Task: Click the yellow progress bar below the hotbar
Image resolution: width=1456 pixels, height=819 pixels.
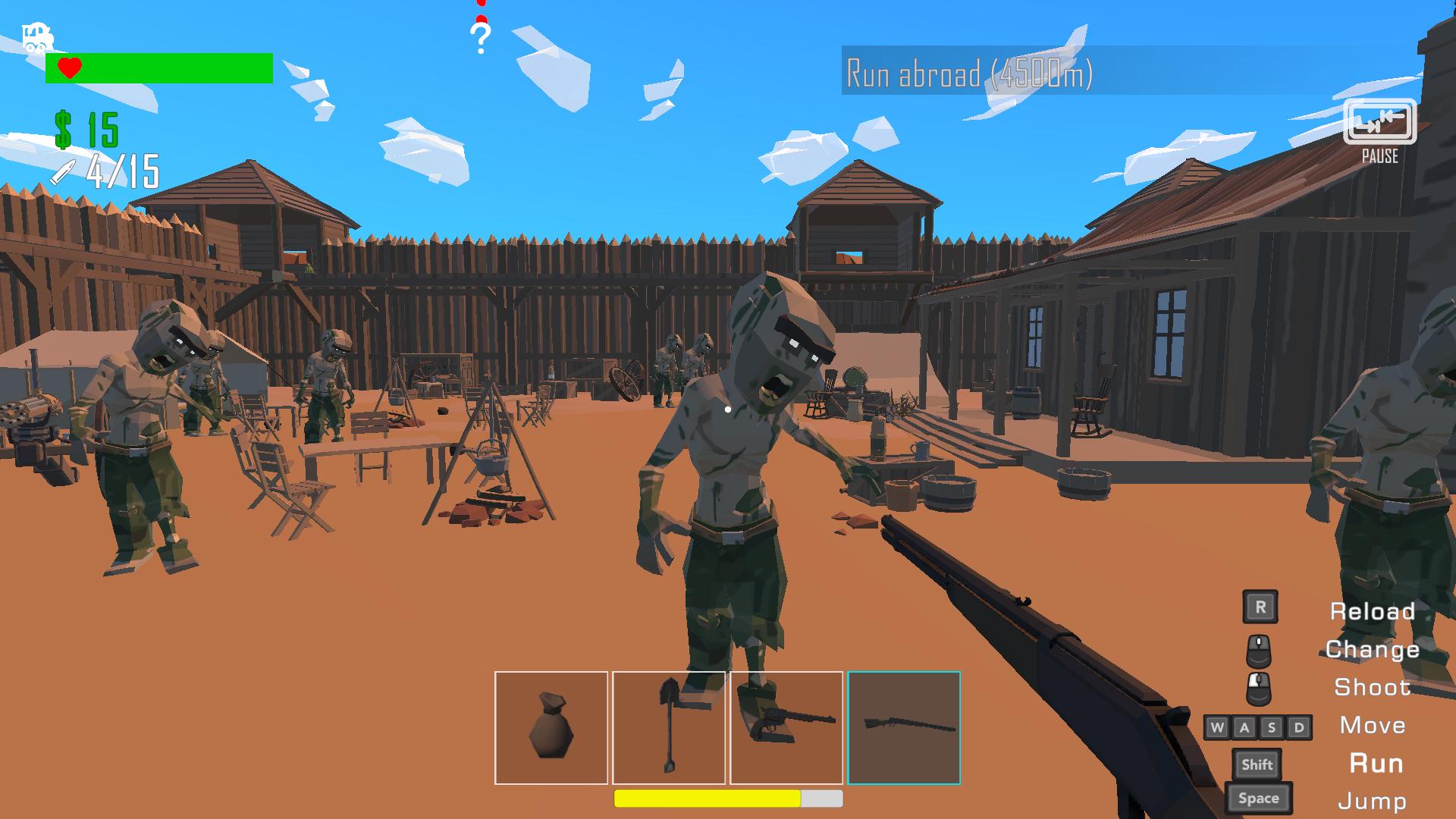Action: 708,799
